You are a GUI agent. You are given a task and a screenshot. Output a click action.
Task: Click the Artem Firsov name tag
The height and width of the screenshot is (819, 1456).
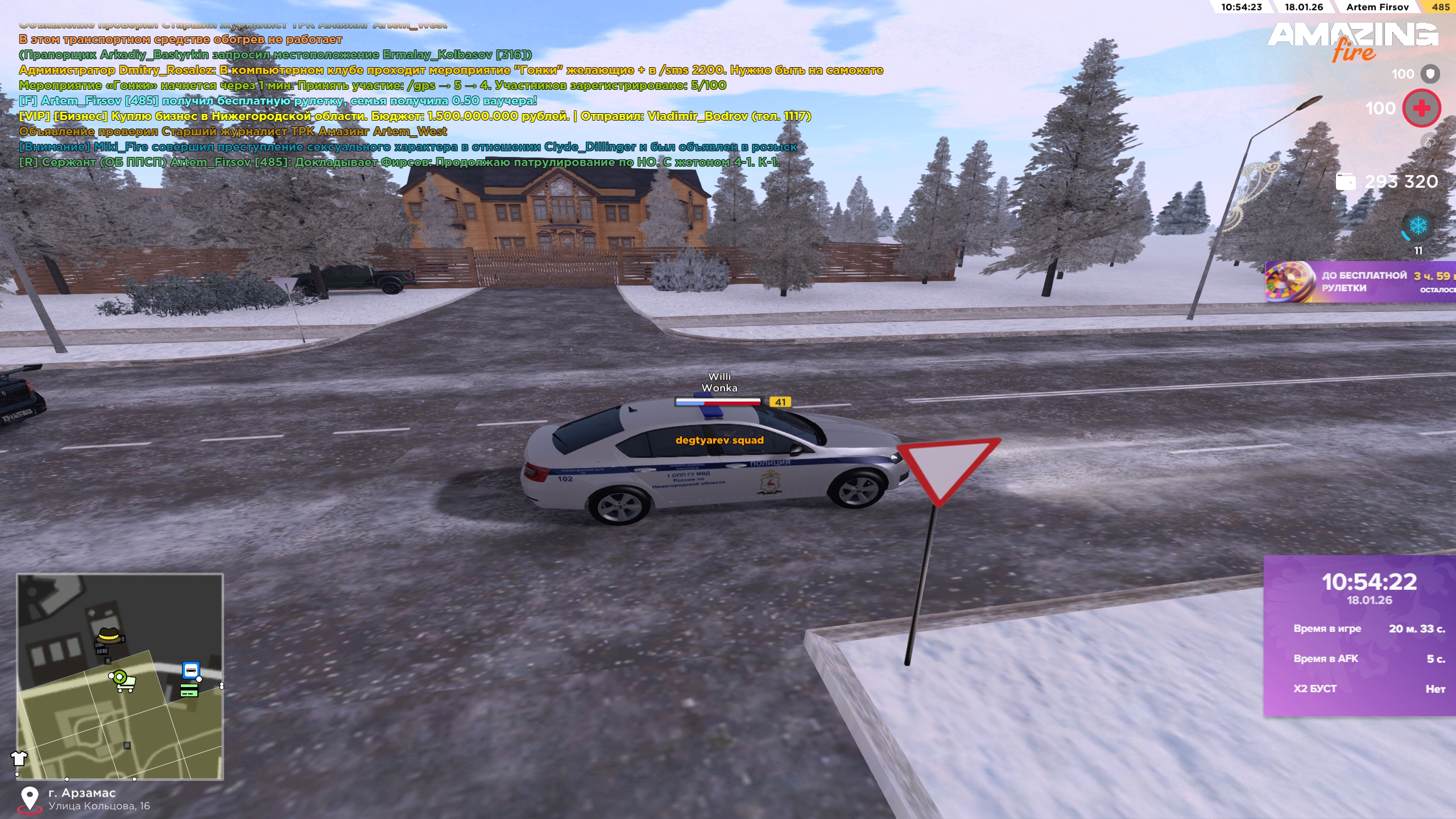(x=1377, y=7)
